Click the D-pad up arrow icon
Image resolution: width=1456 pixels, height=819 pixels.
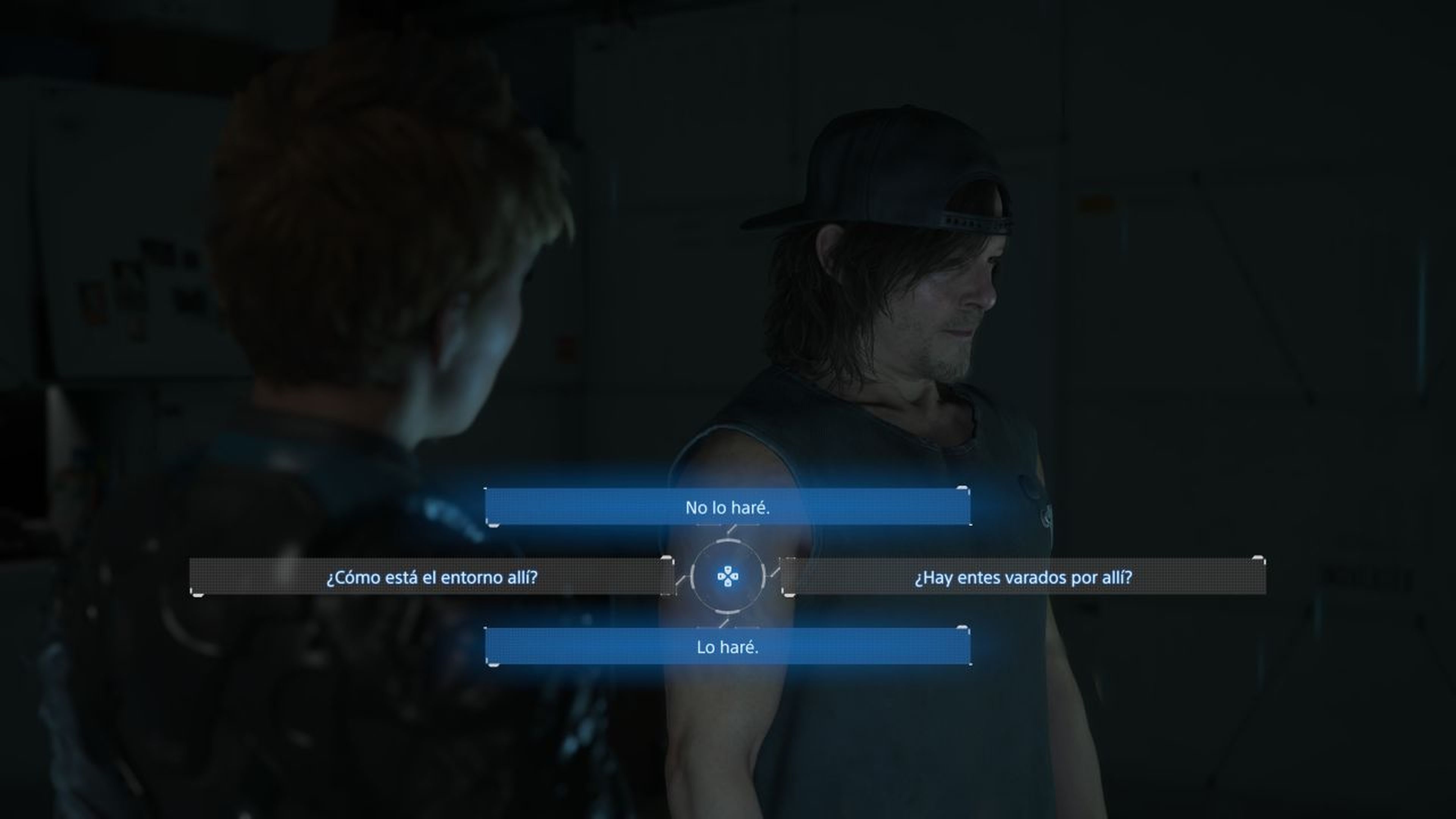coord(728,569)
